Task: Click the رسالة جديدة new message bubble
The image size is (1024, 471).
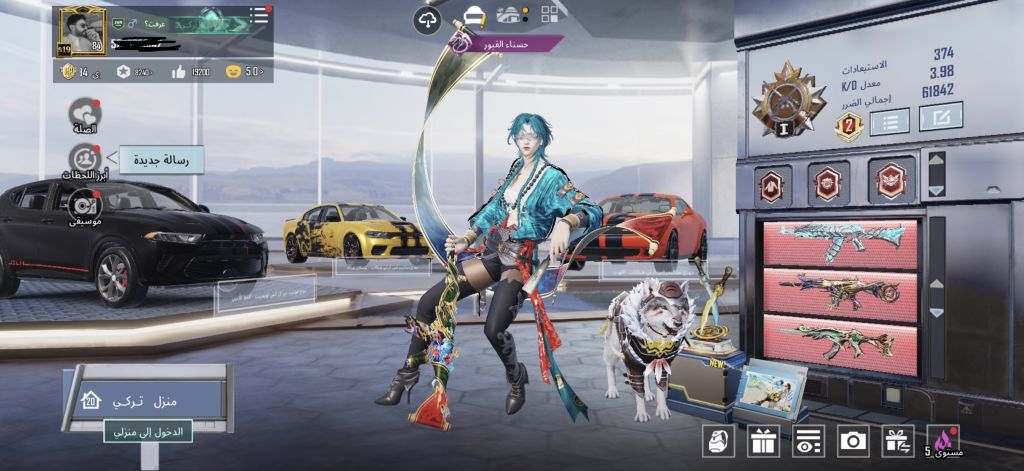Action: coord(160,159)
